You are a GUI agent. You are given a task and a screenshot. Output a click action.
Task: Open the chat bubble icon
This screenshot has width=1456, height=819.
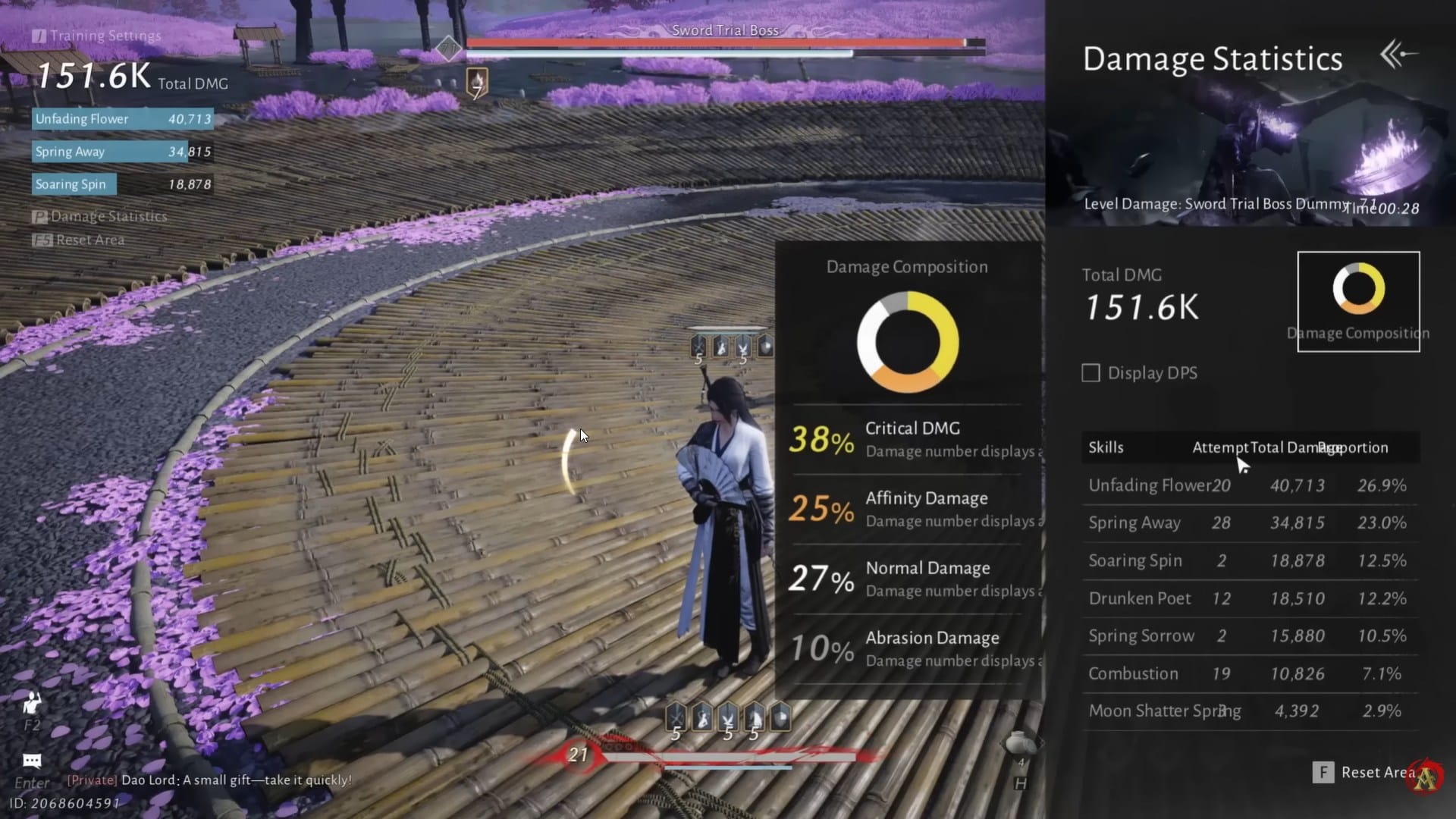point(32,761)
